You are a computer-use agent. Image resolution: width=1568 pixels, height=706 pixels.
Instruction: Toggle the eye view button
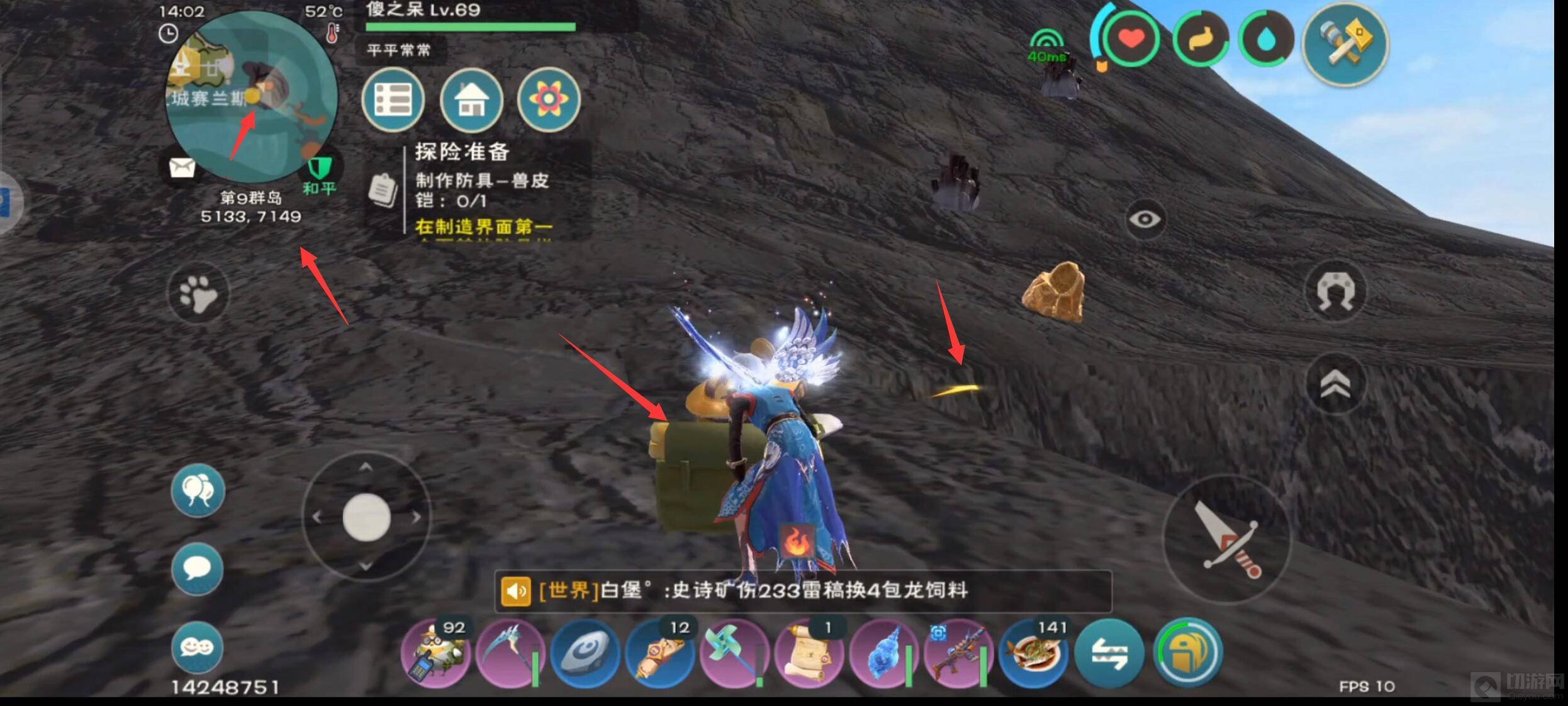point(1145,219)
